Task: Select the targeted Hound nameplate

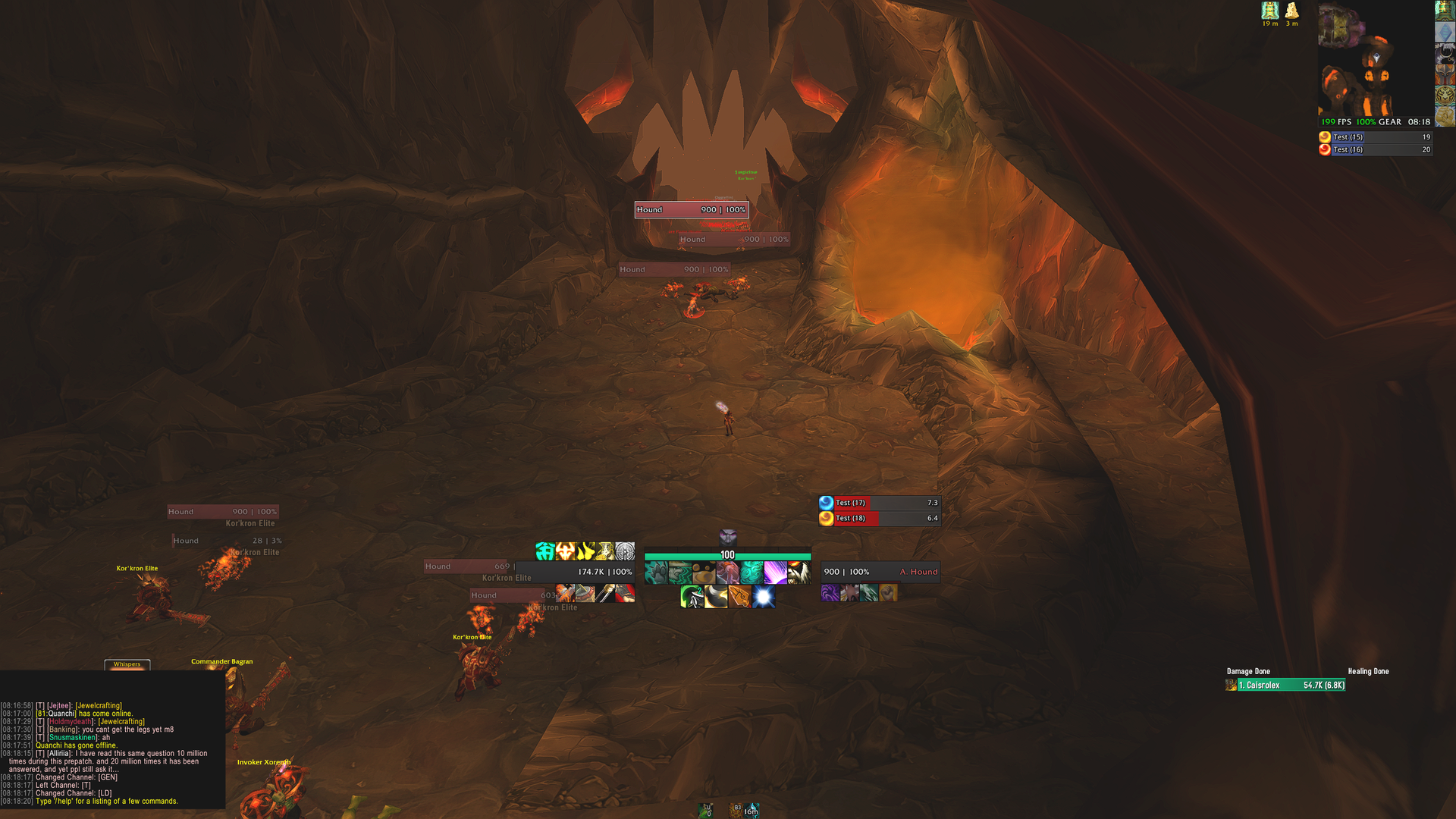Action: pyautogui.click(x=691, y=210)
